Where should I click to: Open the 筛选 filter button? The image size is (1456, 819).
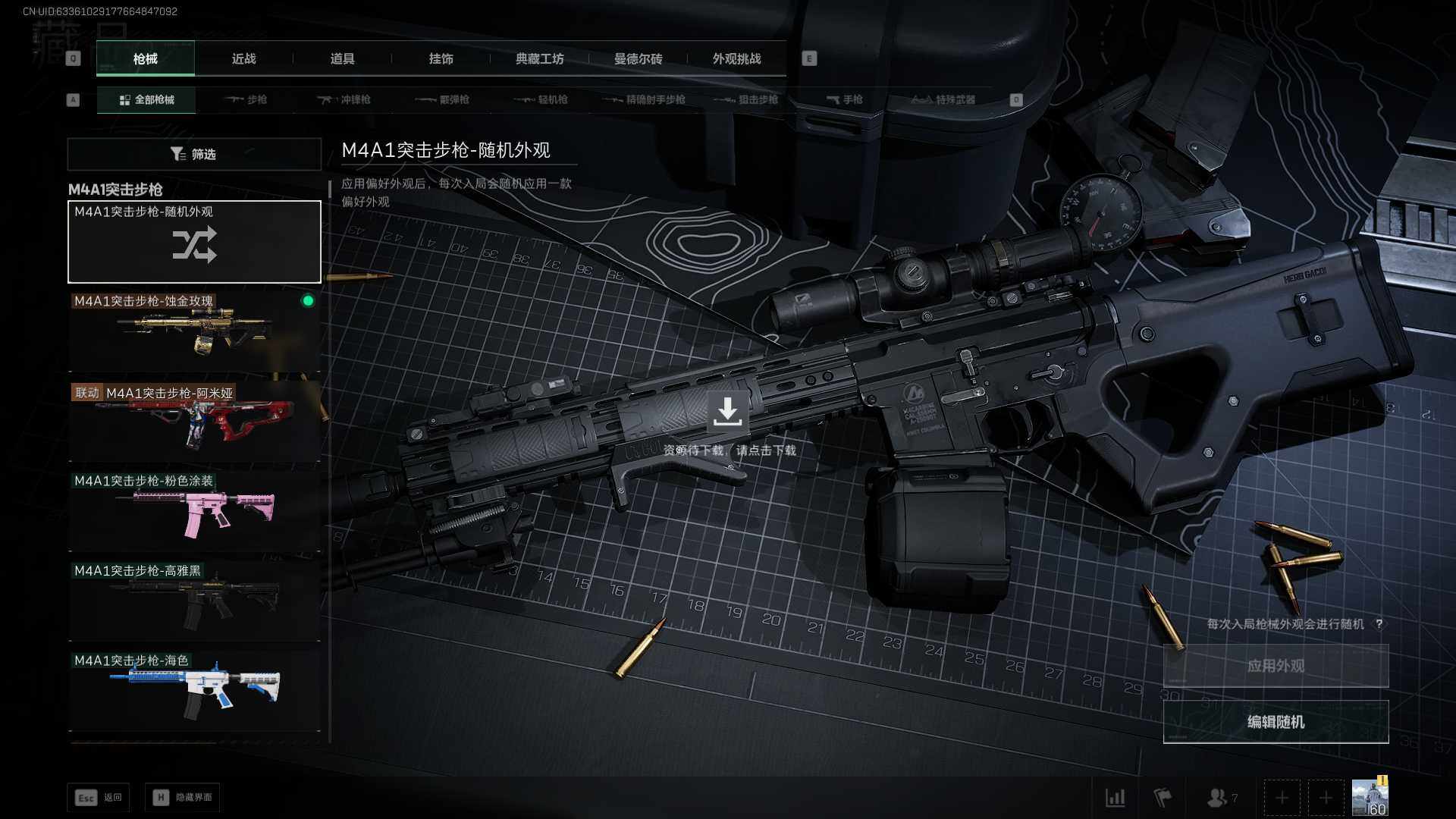194,154
